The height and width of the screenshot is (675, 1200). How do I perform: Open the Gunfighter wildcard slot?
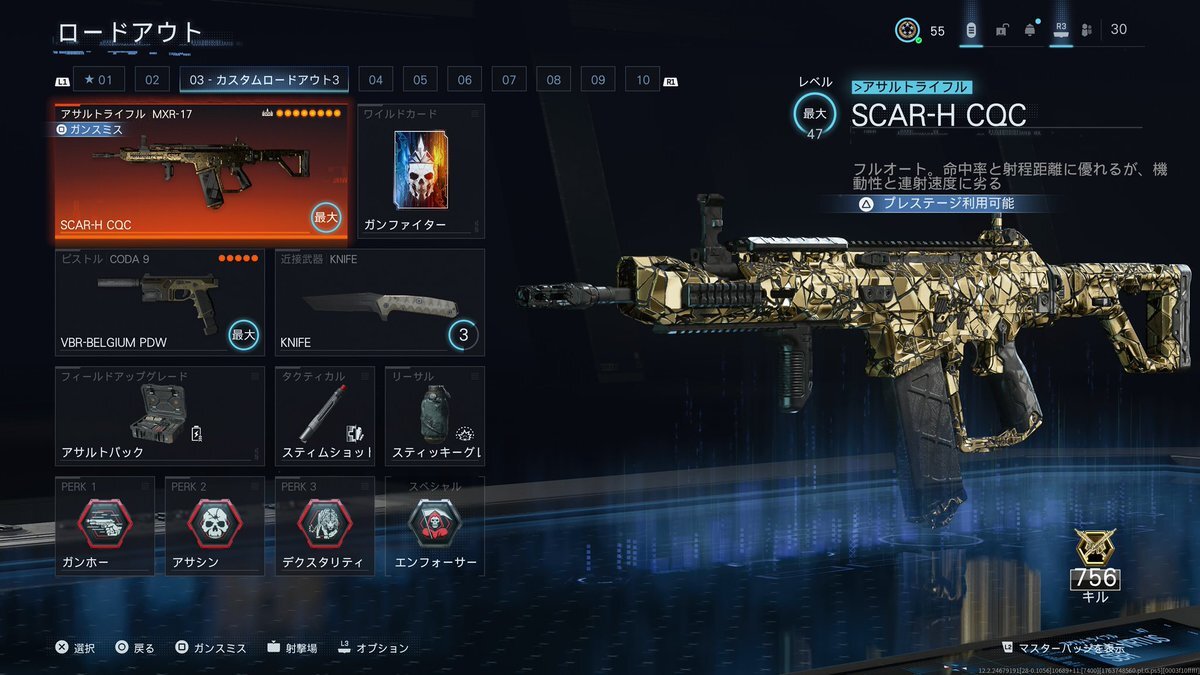[x=420, y=172]
